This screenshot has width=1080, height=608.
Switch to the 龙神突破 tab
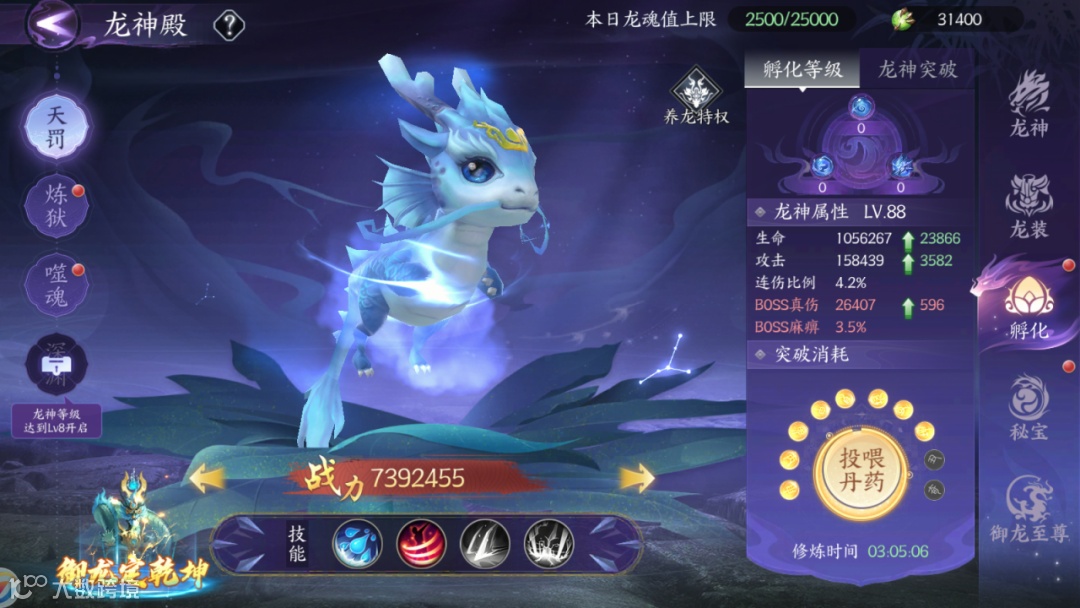(x=917, y=69)
